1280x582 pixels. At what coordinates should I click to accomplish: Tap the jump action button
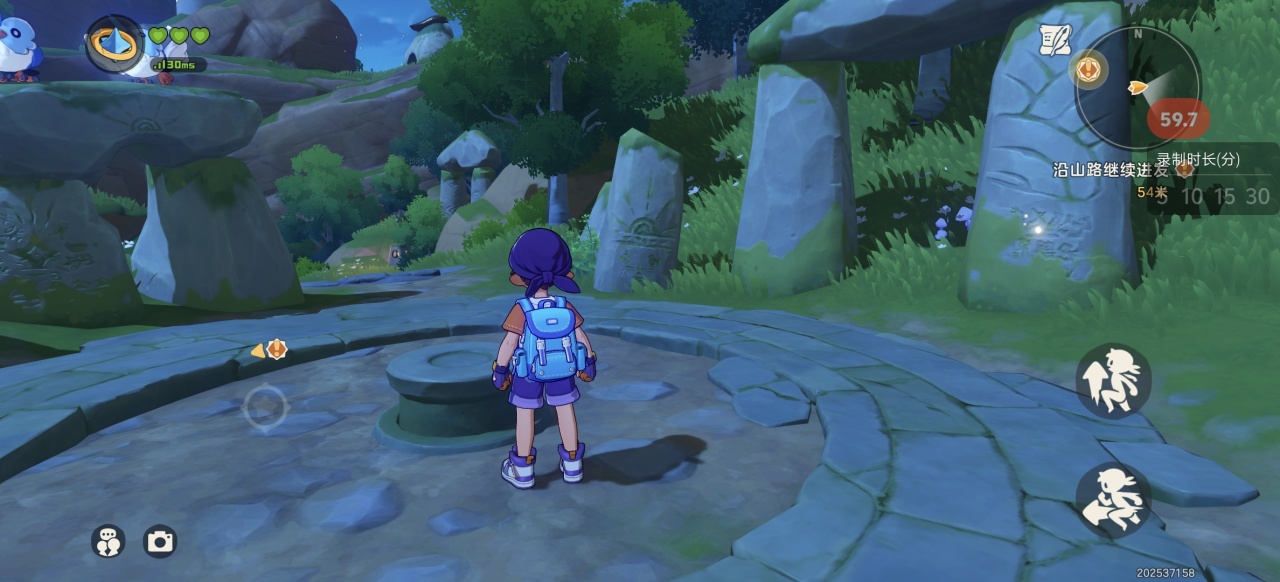[1113, 380]
